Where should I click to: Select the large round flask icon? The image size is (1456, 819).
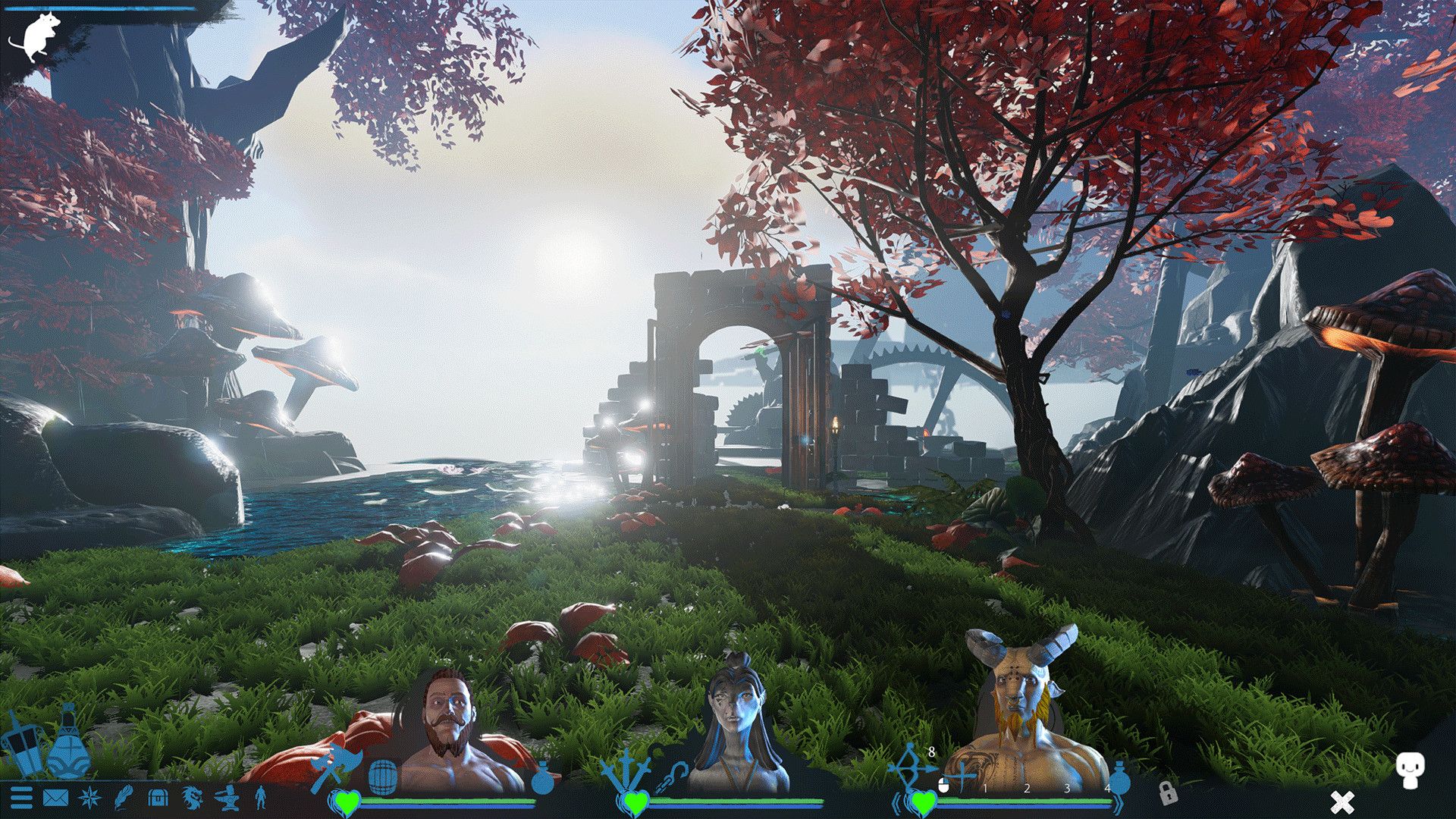(68, 747)
